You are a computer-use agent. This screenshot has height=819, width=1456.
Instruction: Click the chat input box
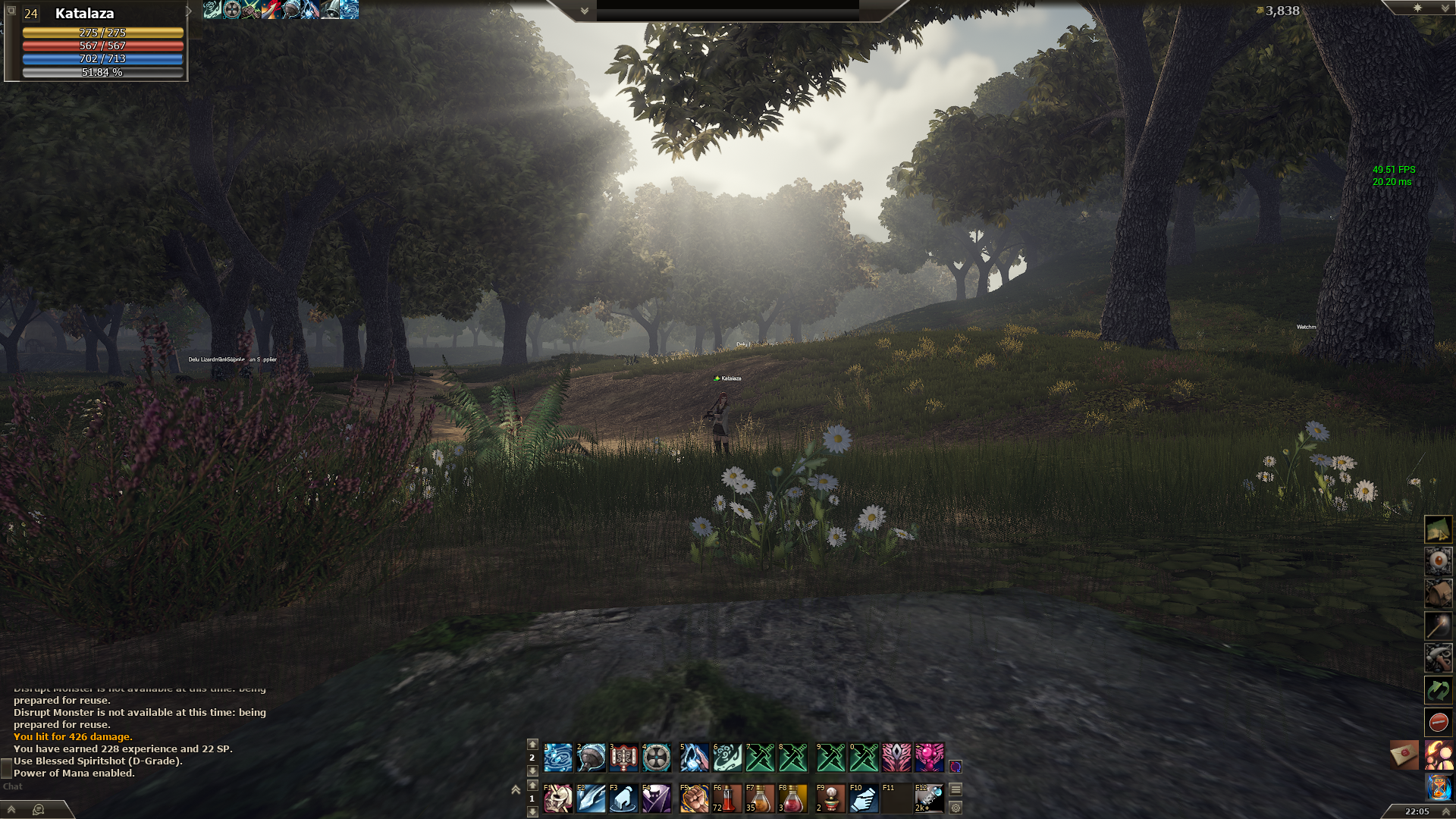[x=114, y=786]
